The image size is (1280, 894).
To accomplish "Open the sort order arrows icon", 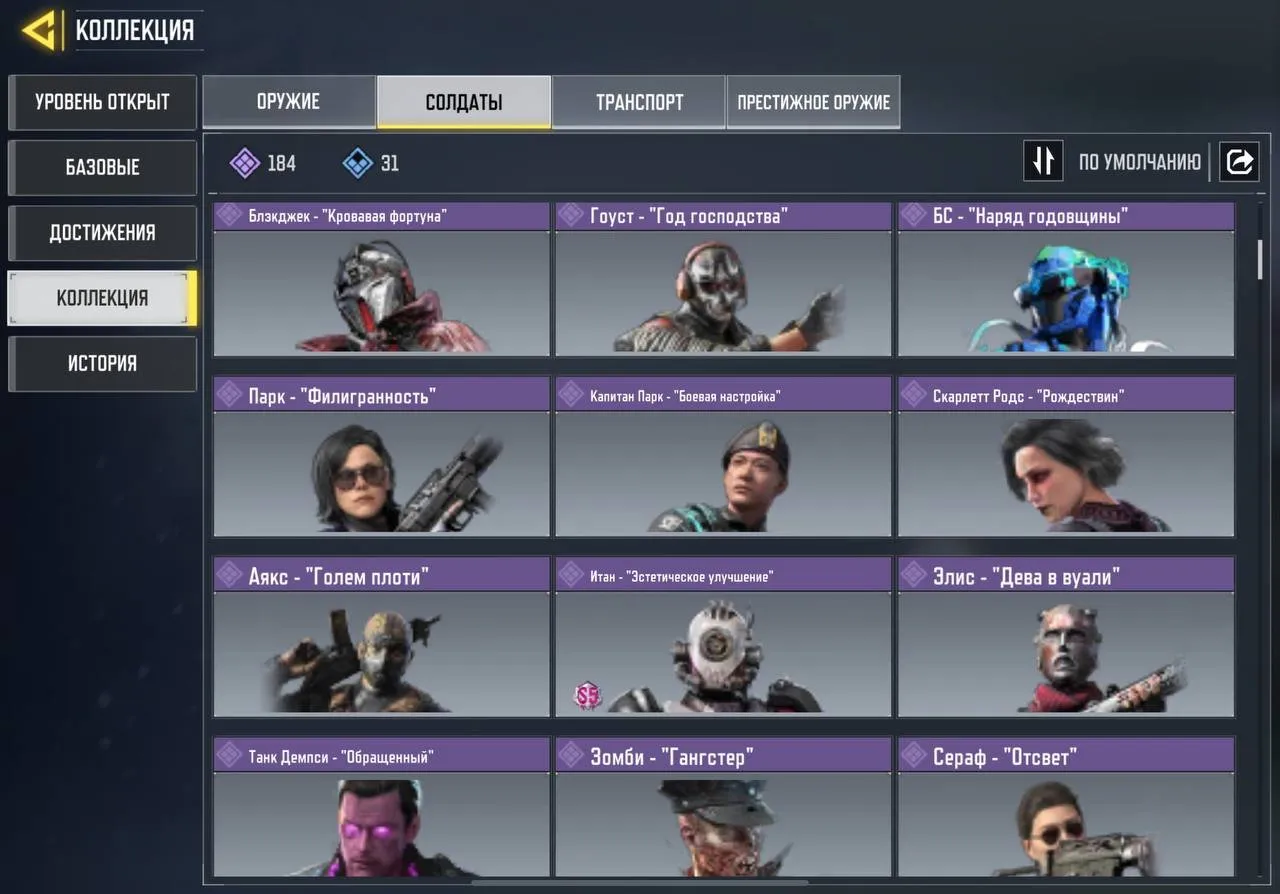I will (x=1043, y=161).
